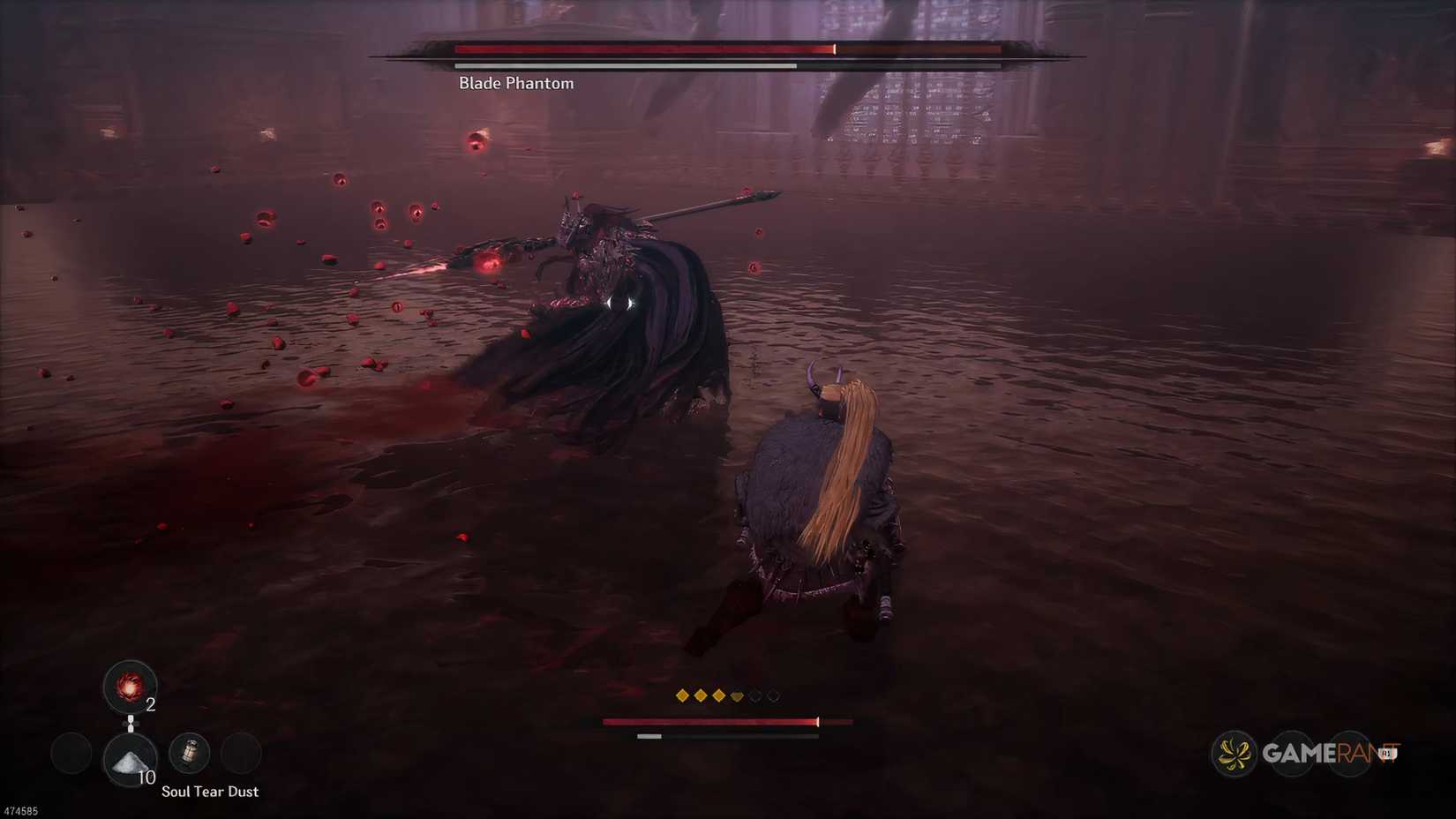1456x819 pixels.
Task: Click the golden flower ability icon
Action: pos(1234,755)
